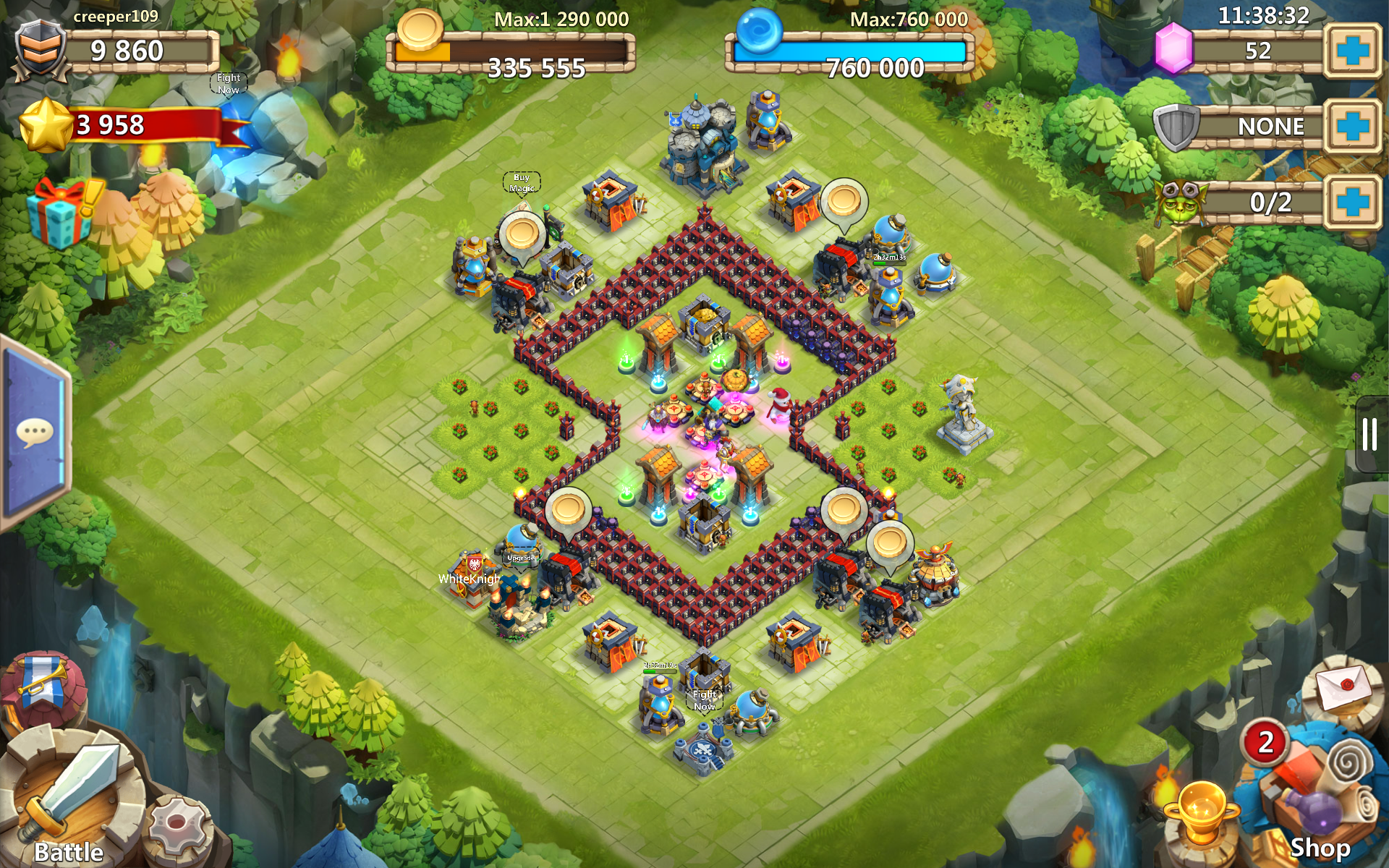Open the chat speech bubble panel
The width and height of the screenshot is (1389, 868).
pyautogui.click(x=34, y=430)
